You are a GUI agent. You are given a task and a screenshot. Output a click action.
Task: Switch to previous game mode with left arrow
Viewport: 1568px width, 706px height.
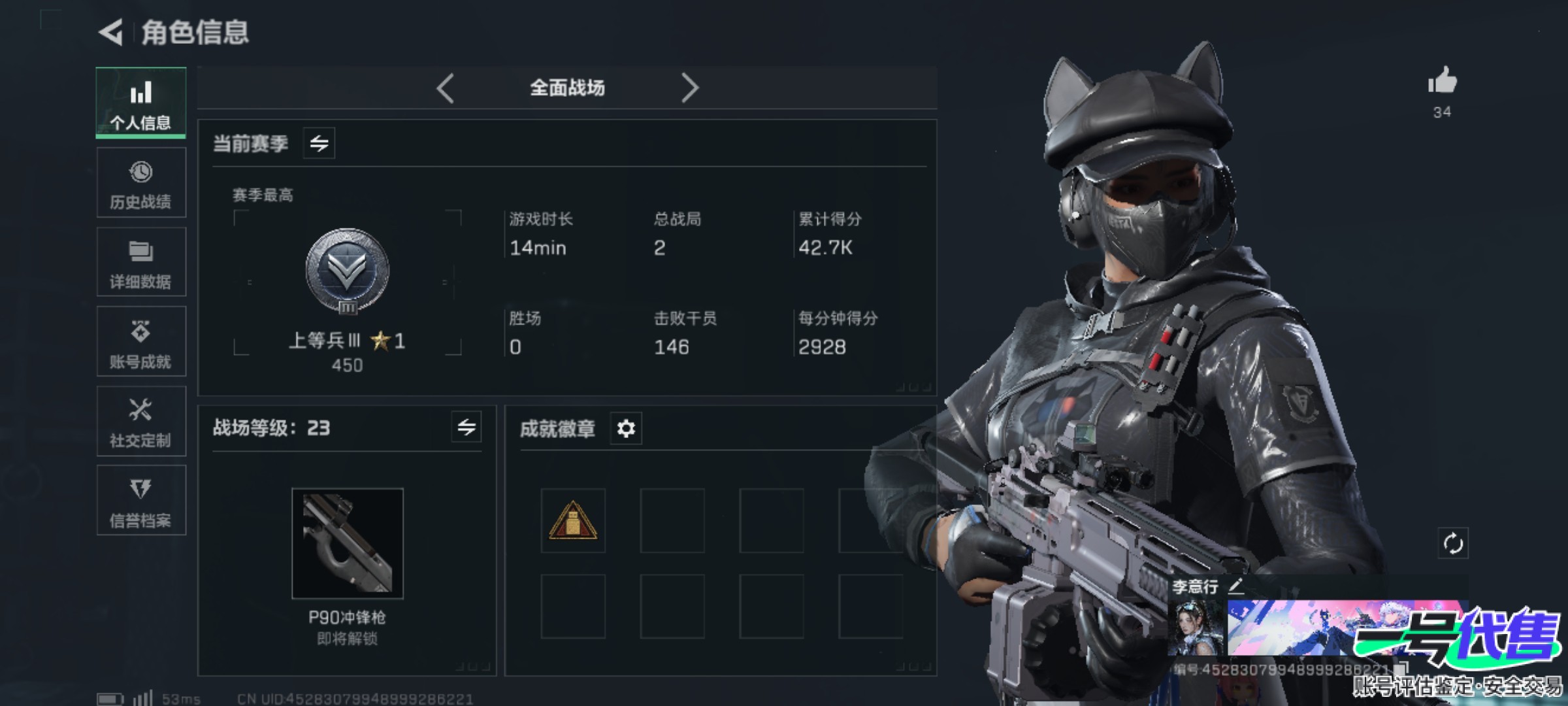(x=446, y=88)
